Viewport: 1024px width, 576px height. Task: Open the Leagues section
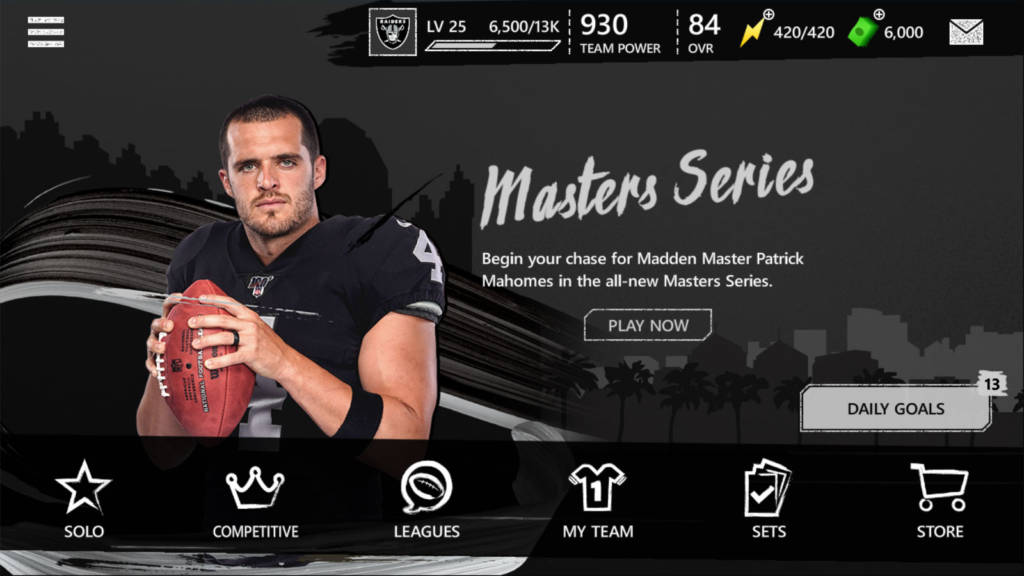coord(426,500)
